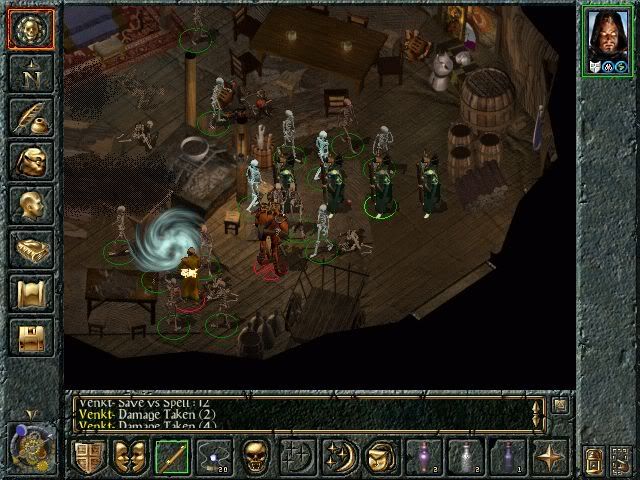Open the mage spellbook icon
The height and width of the screenshot is (480, 640).
[29, 249]
